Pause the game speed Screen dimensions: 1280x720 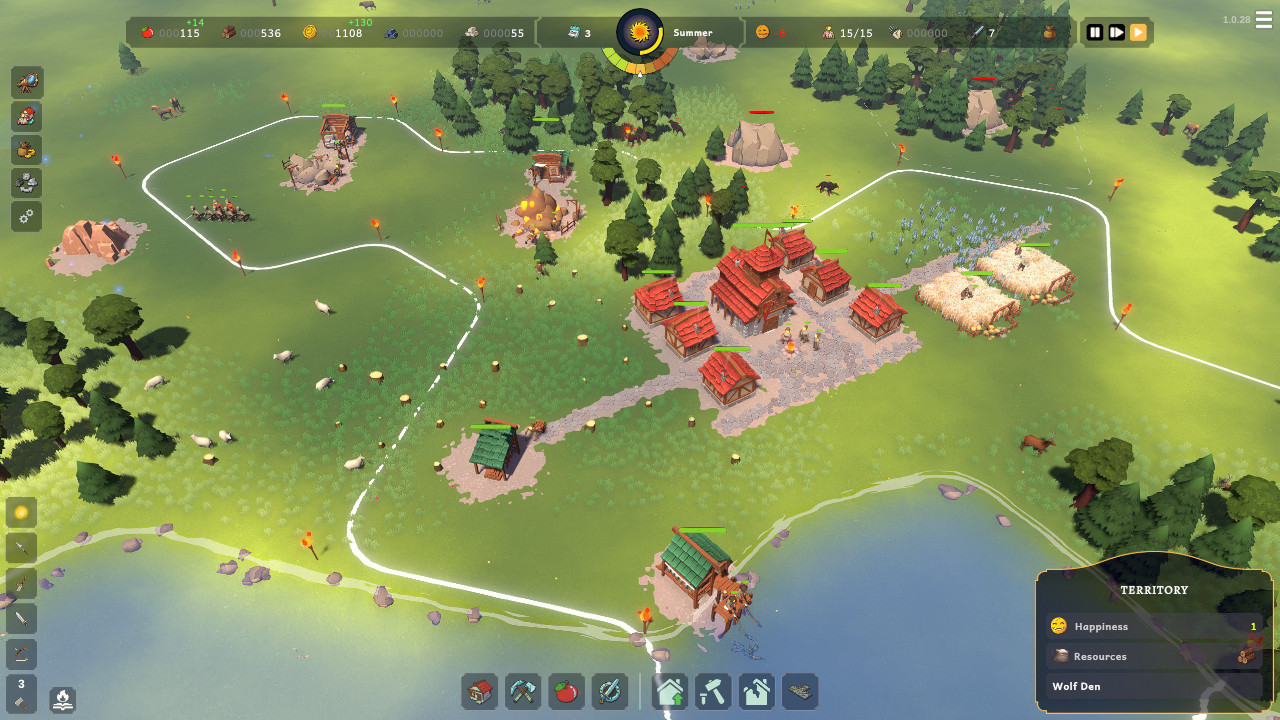click(x=1095, y=33)
